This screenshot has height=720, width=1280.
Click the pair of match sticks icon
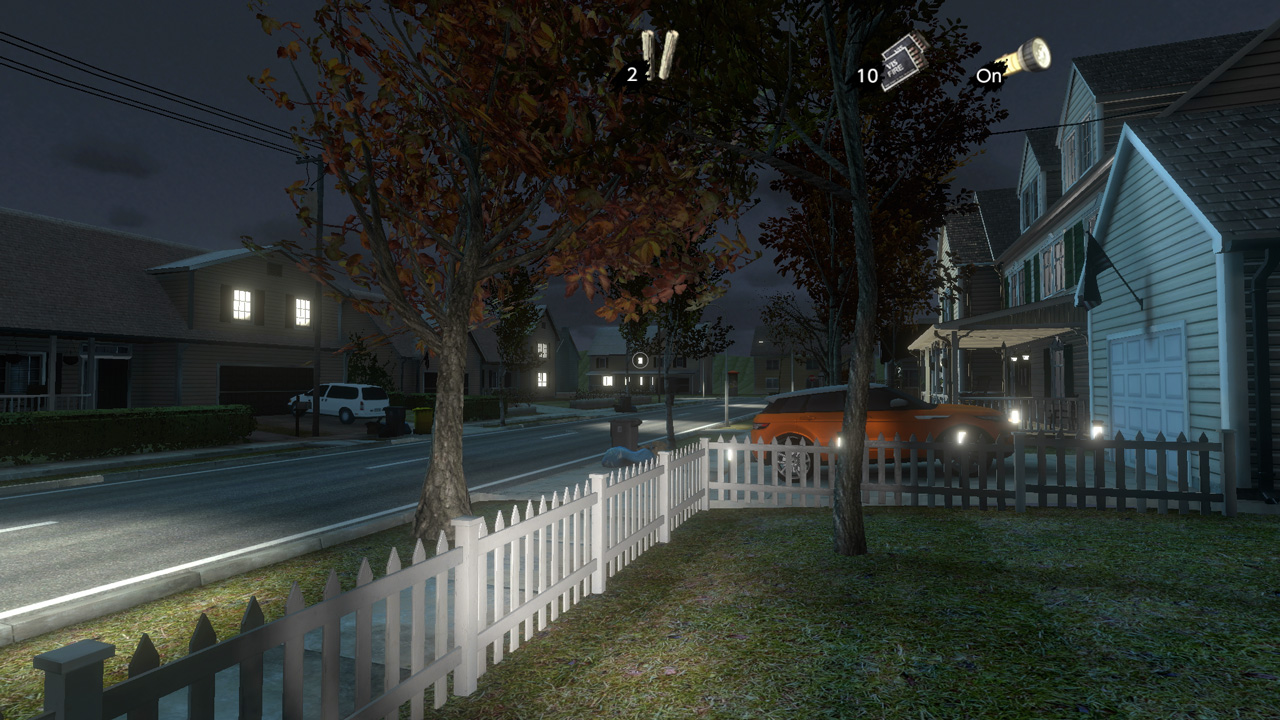662,55
